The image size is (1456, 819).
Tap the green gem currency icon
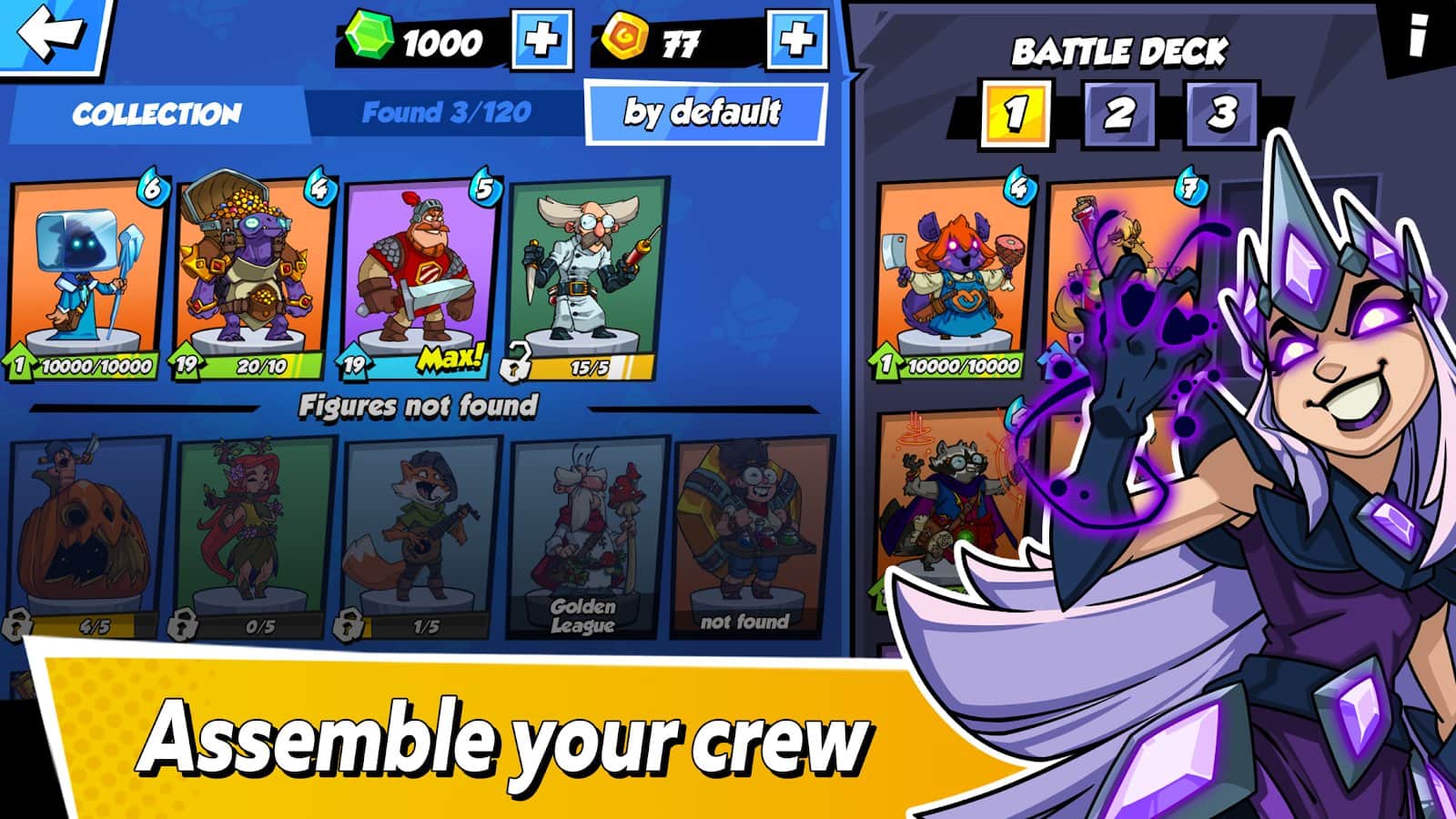click(369, 38)
